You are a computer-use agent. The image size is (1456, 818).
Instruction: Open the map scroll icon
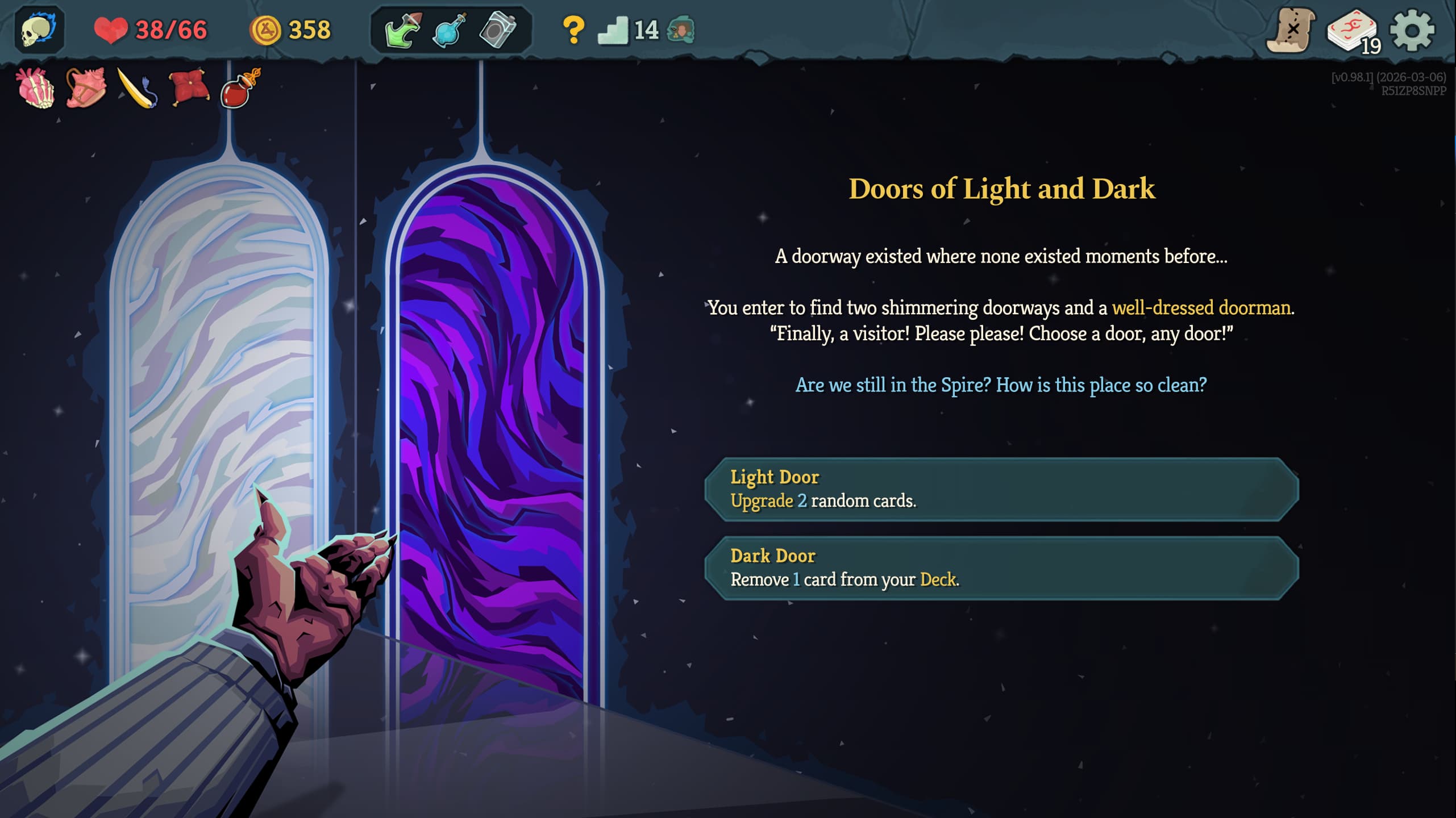(1289, 31)
